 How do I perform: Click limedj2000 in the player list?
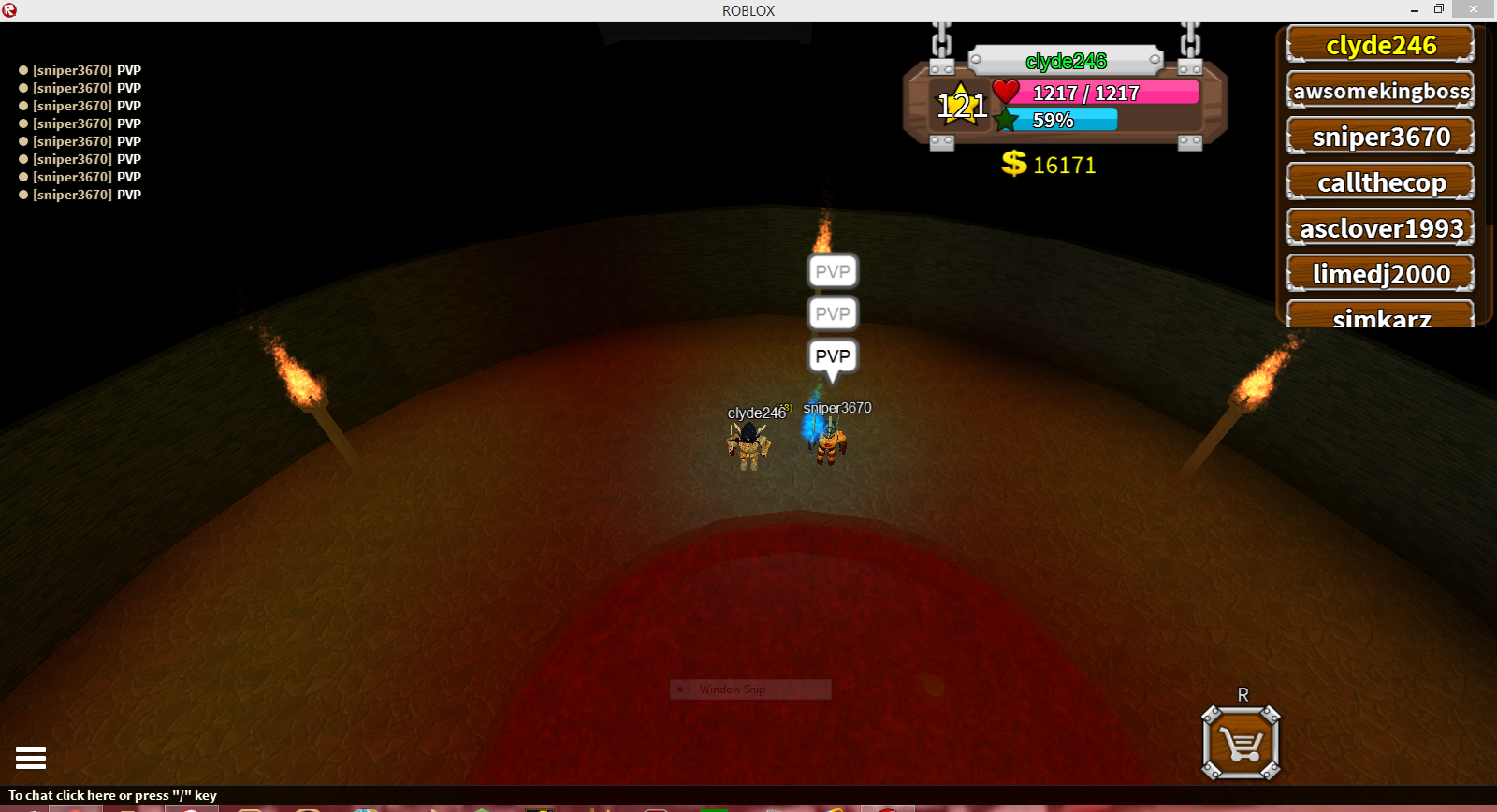pos(1379,273)
